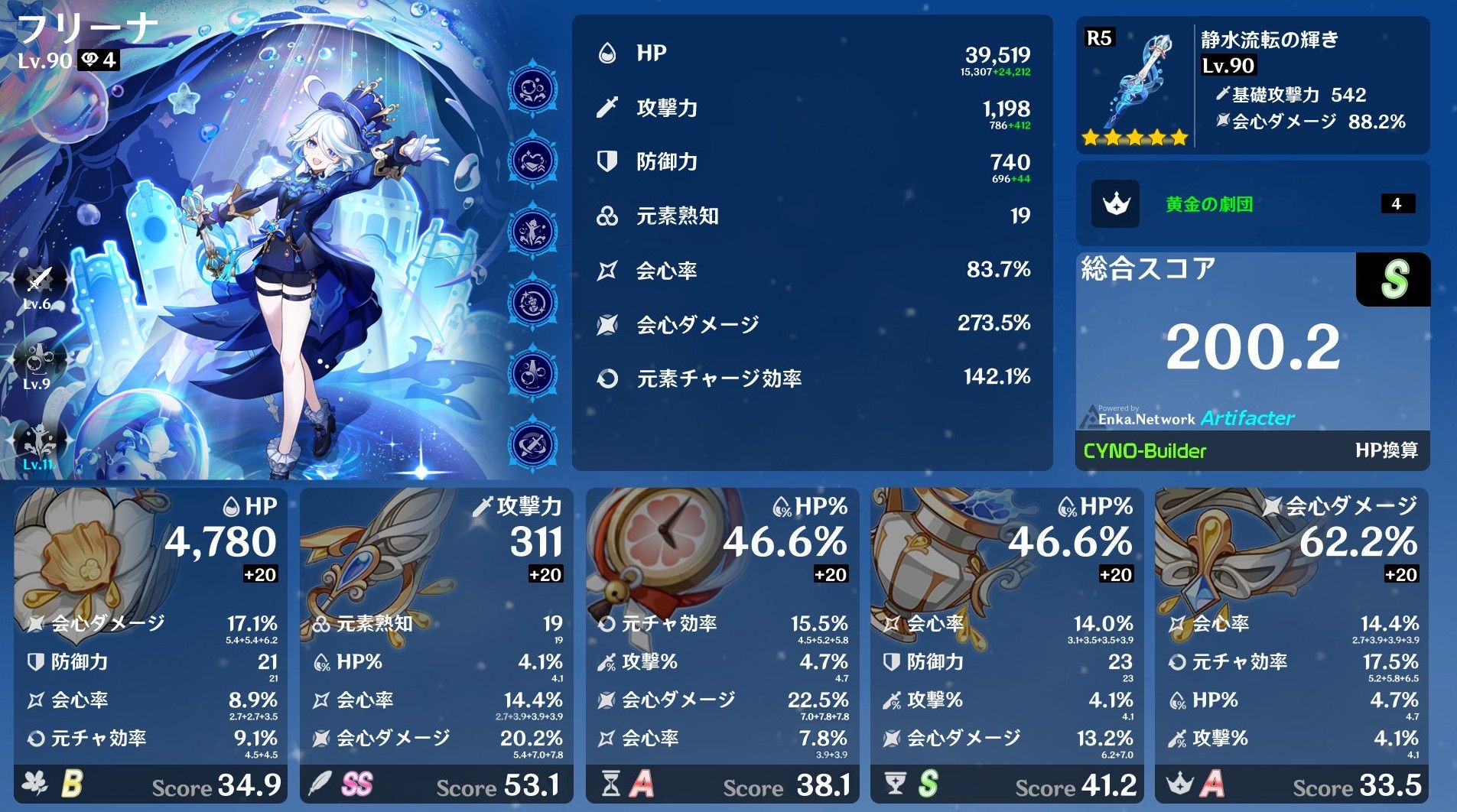This screenshot has width=1457, height=812.
Task: Click the CYNO-Builder link
Action: click(1144, 451)
